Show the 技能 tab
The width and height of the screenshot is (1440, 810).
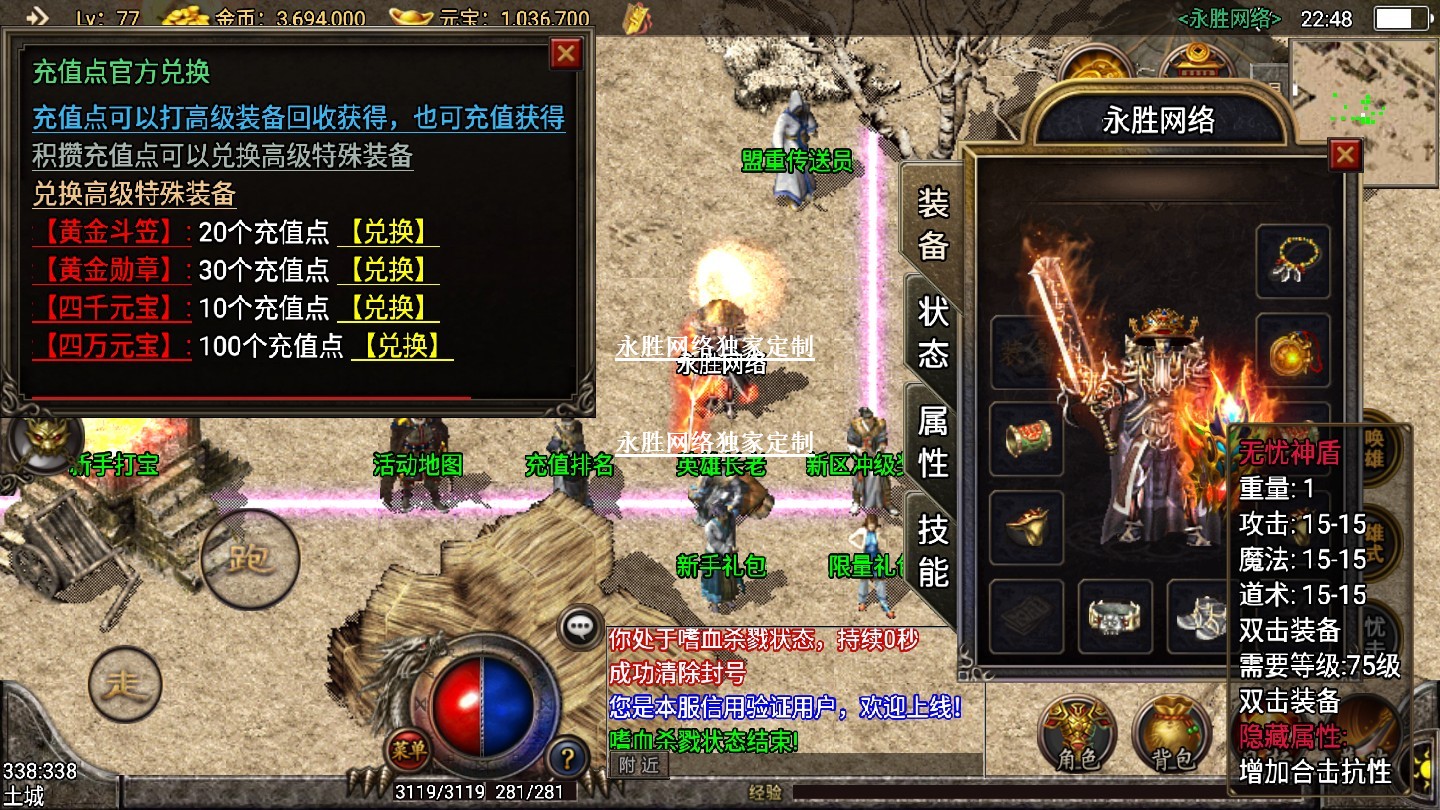(933, 550)
